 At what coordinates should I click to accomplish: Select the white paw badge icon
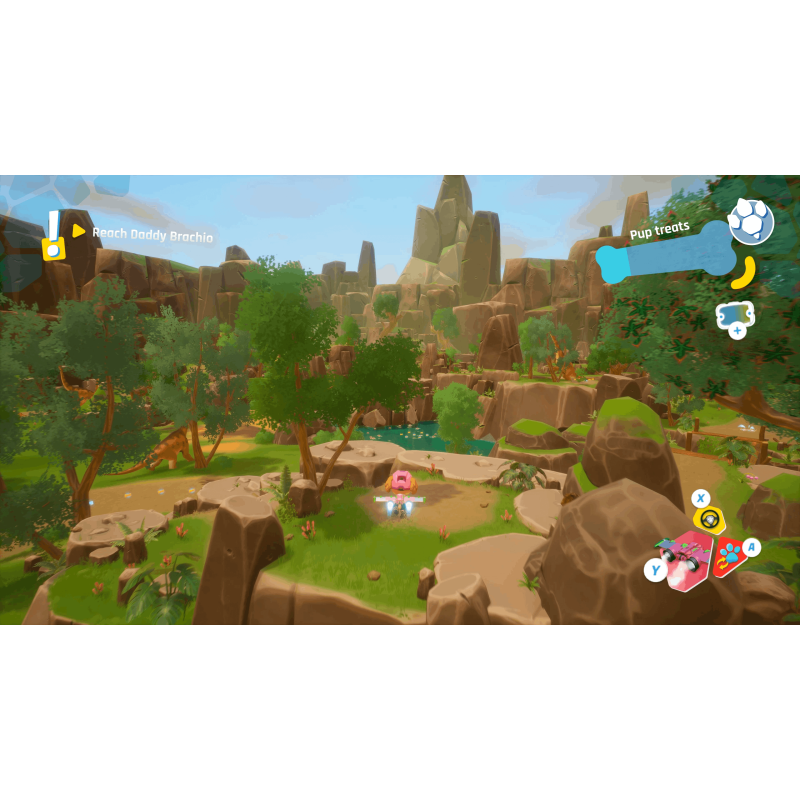tap(750, 221)
